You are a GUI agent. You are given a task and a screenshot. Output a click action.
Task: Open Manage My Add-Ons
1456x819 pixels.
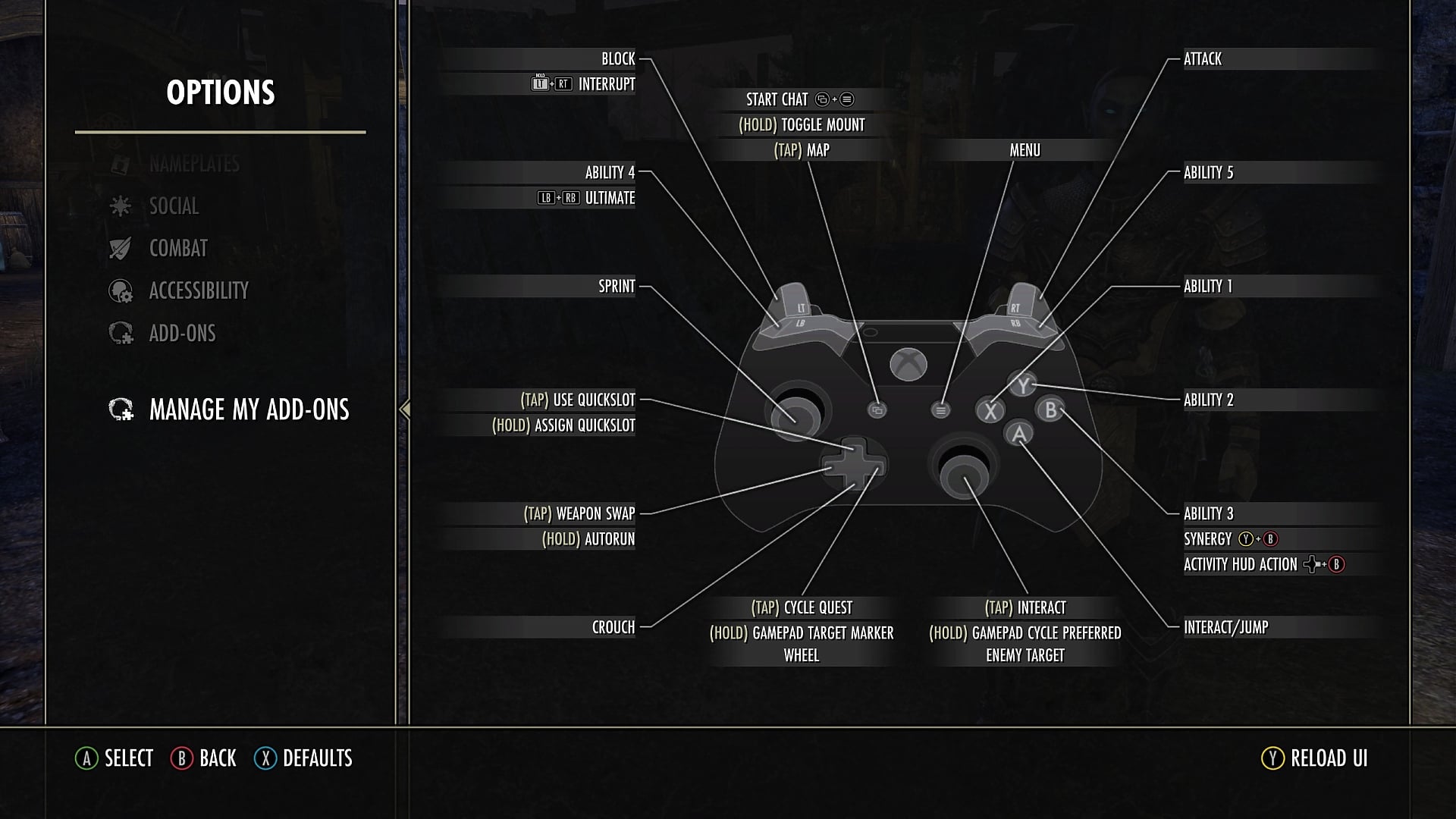point(248,410)
